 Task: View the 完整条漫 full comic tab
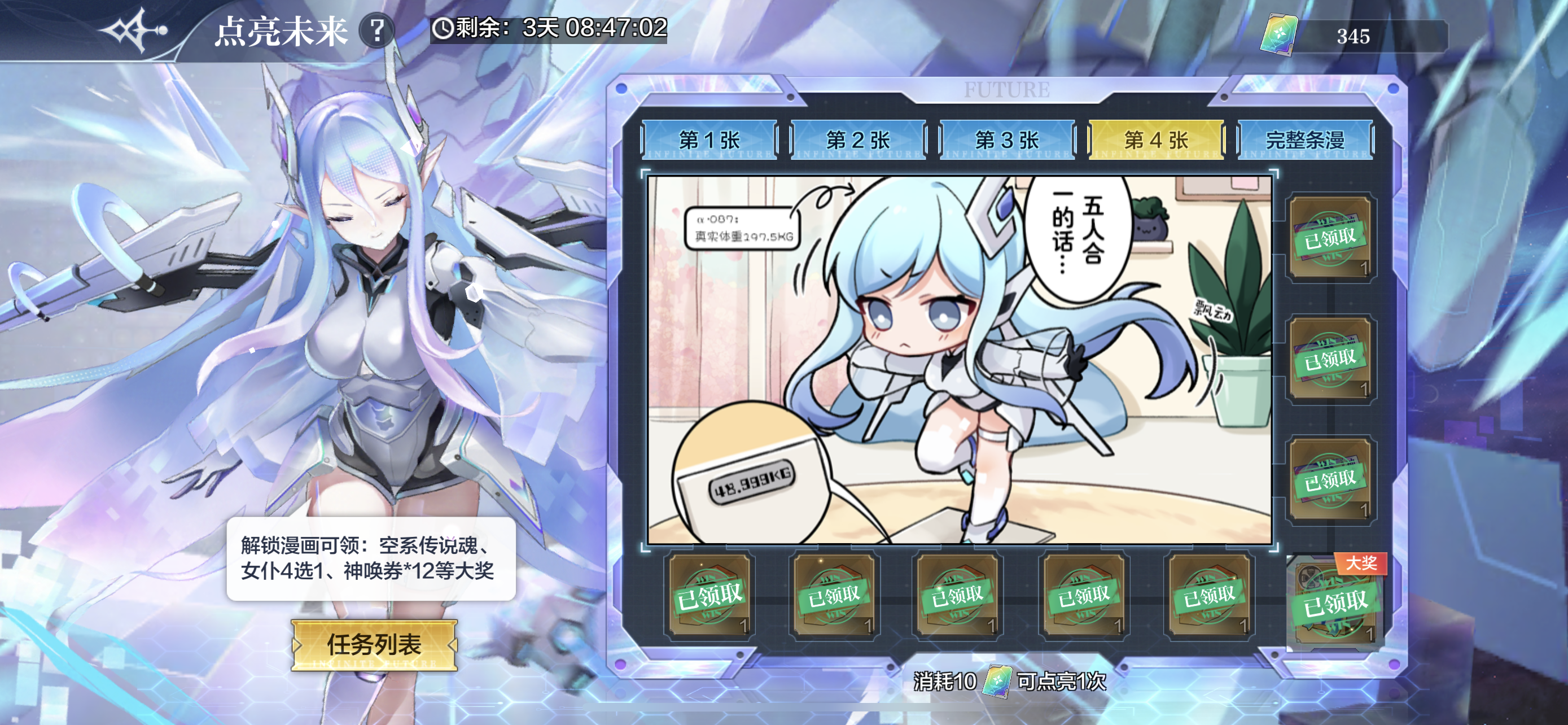point(1305,141)
